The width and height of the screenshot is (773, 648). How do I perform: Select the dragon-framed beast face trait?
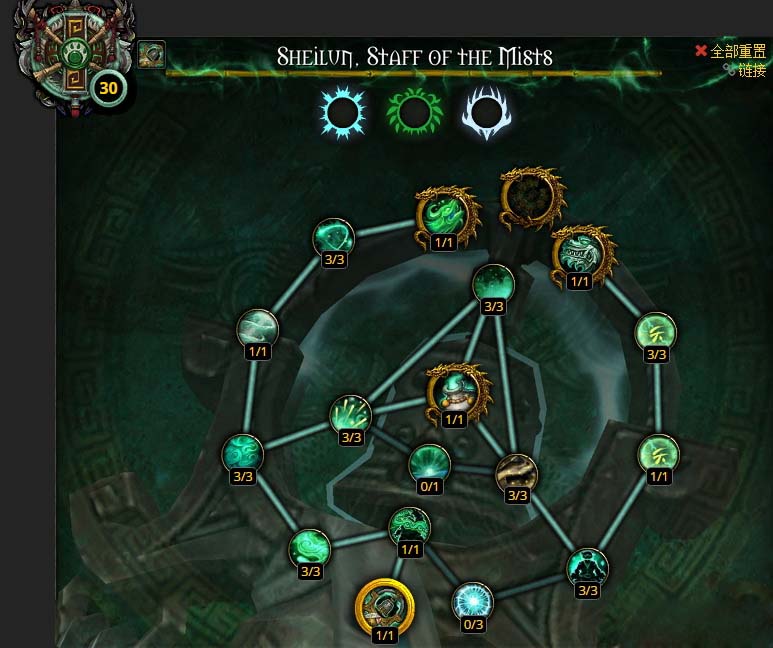(579, 253)
